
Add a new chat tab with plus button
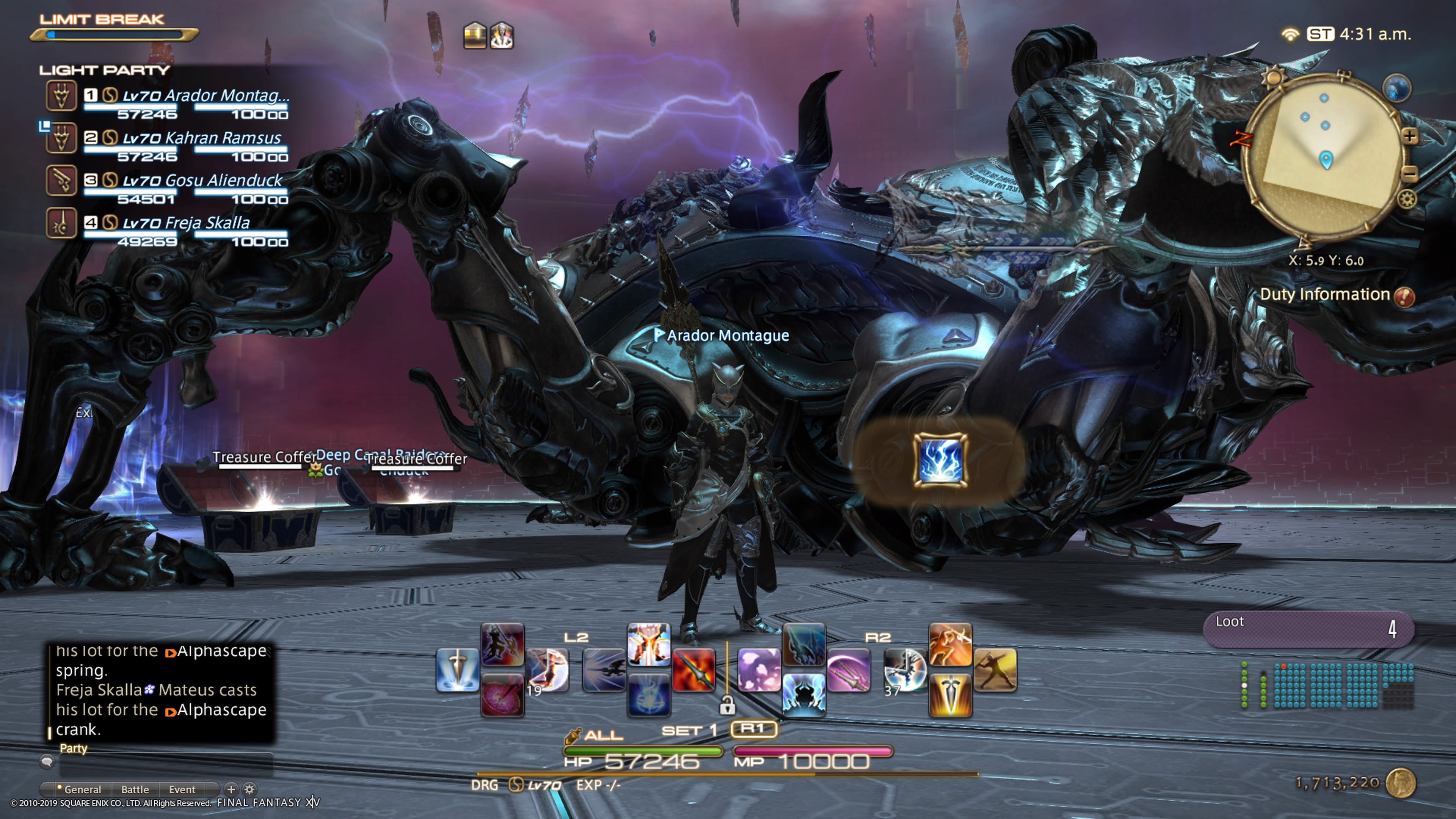coord(231,789)
